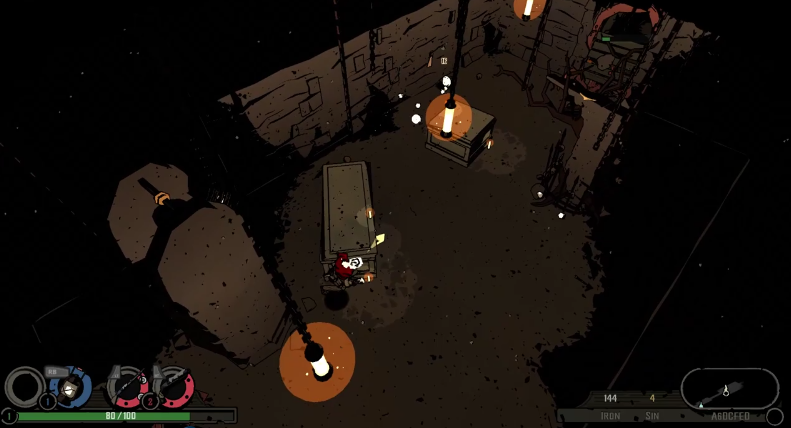This screenshot has height=428, width=791.
Task: Open the minimap panel
Action: coord(729,389)
